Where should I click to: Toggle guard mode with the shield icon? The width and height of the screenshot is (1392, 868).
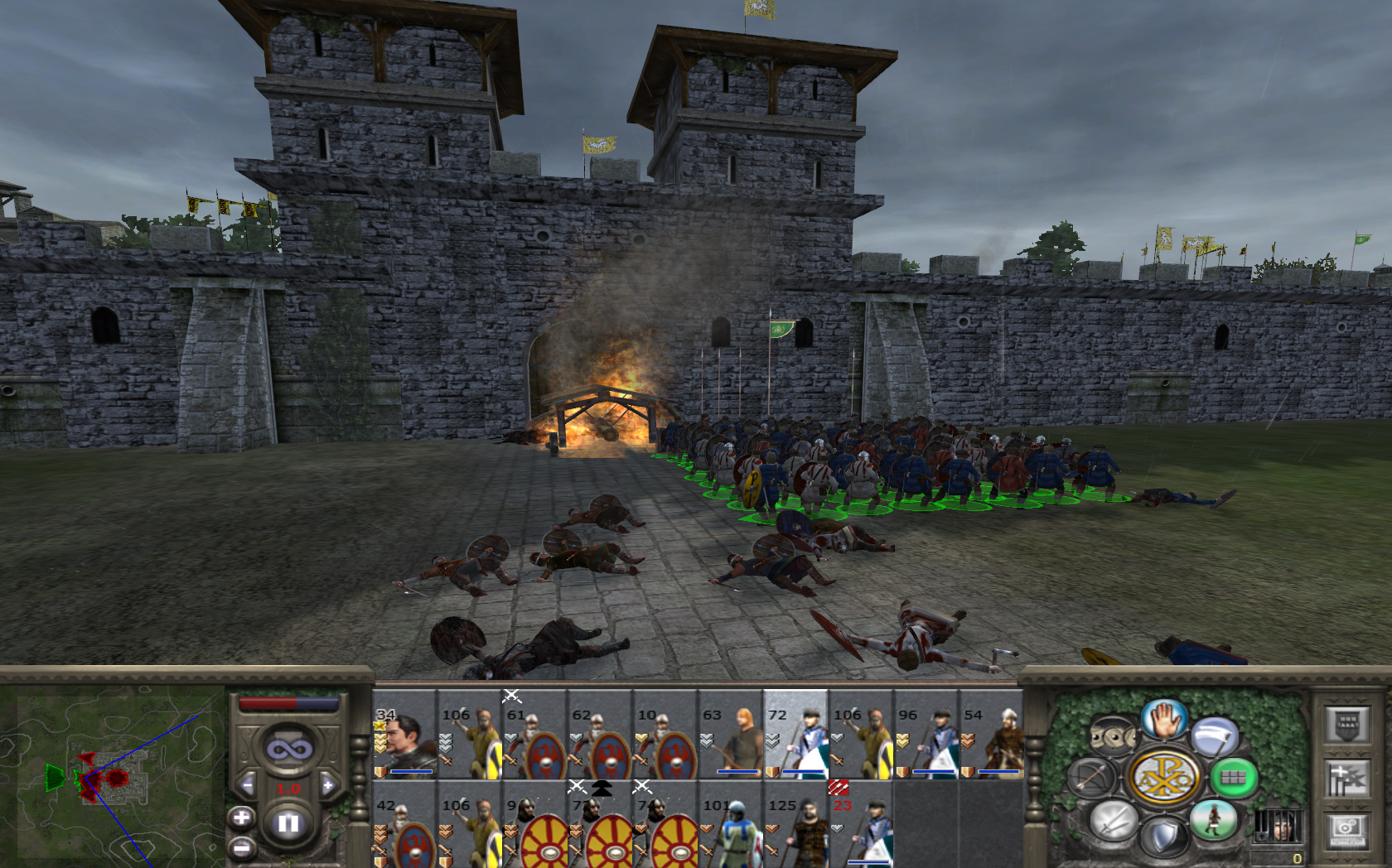tap(1163, 836)
